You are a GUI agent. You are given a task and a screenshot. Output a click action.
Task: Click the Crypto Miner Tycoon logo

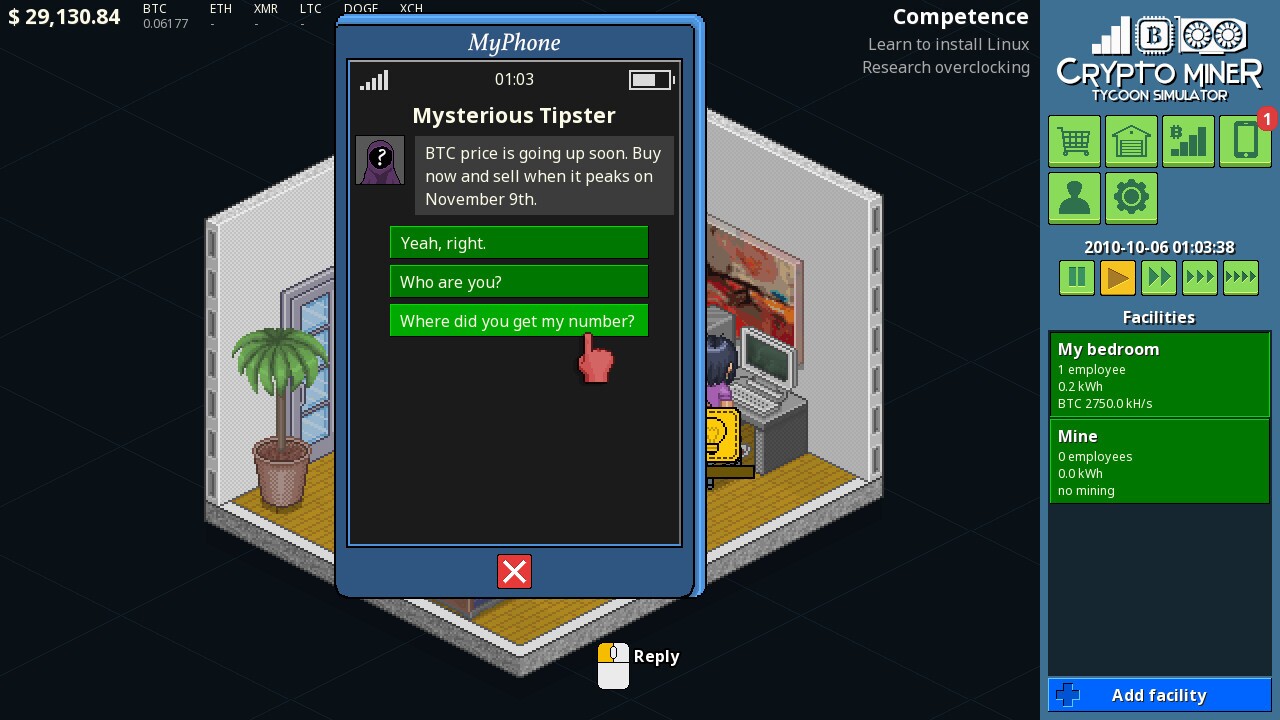pos(1159,57)
